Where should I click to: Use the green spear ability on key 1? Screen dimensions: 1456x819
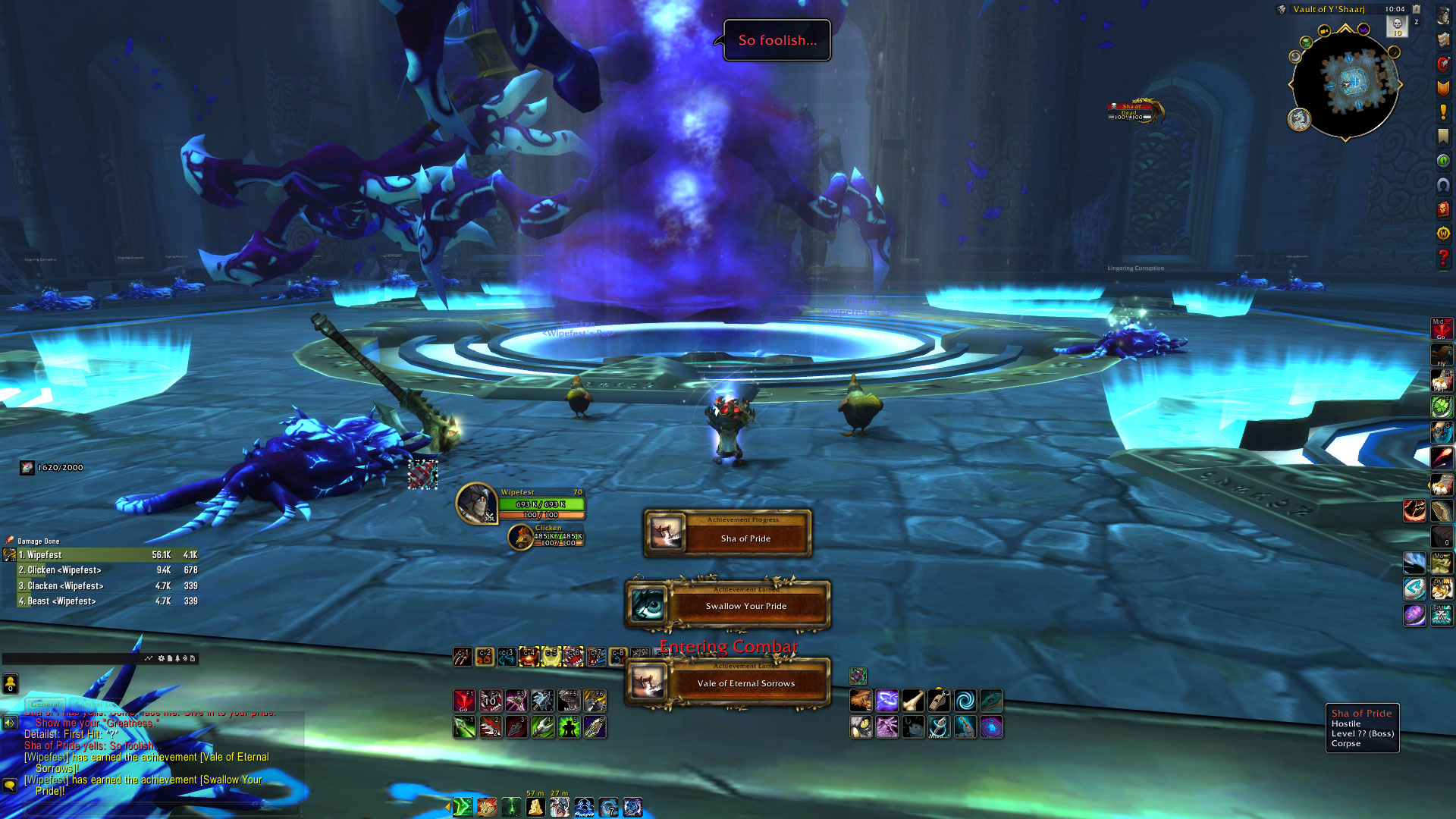point(464,727)
